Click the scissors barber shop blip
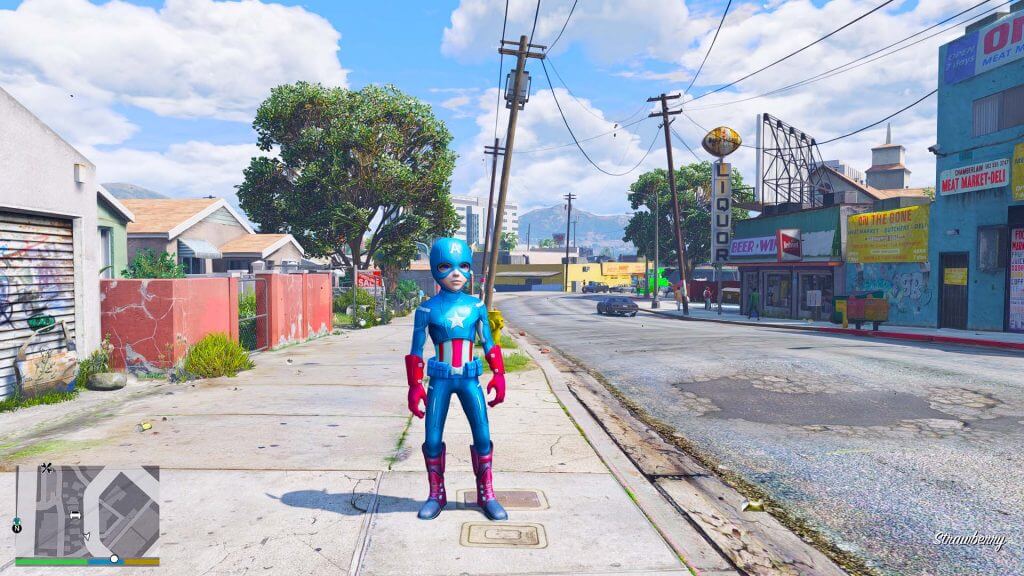Image resolution: width=1024 pixels, height=576 pixels. point(46,468)
